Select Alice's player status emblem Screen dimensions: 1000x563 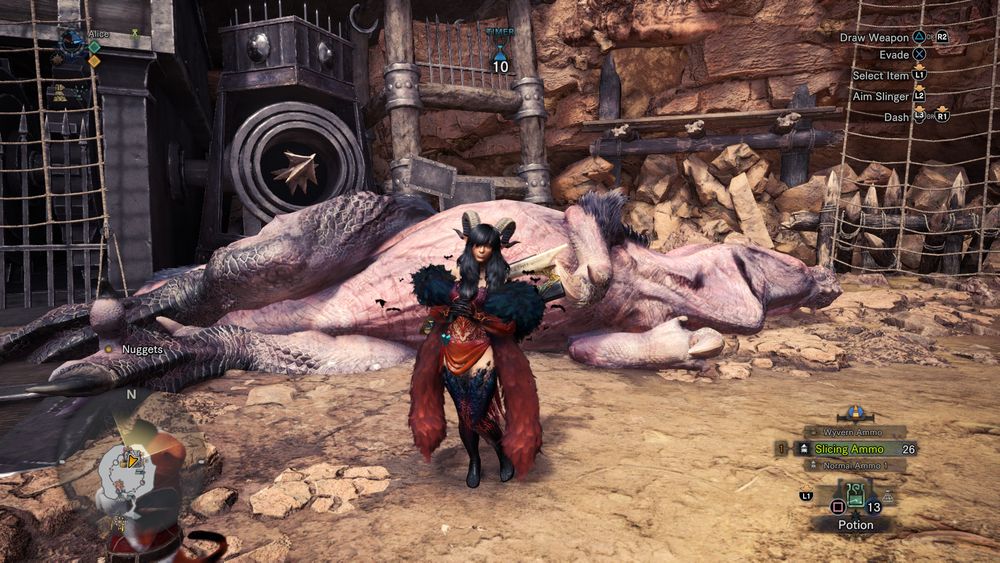pos(71,42)
